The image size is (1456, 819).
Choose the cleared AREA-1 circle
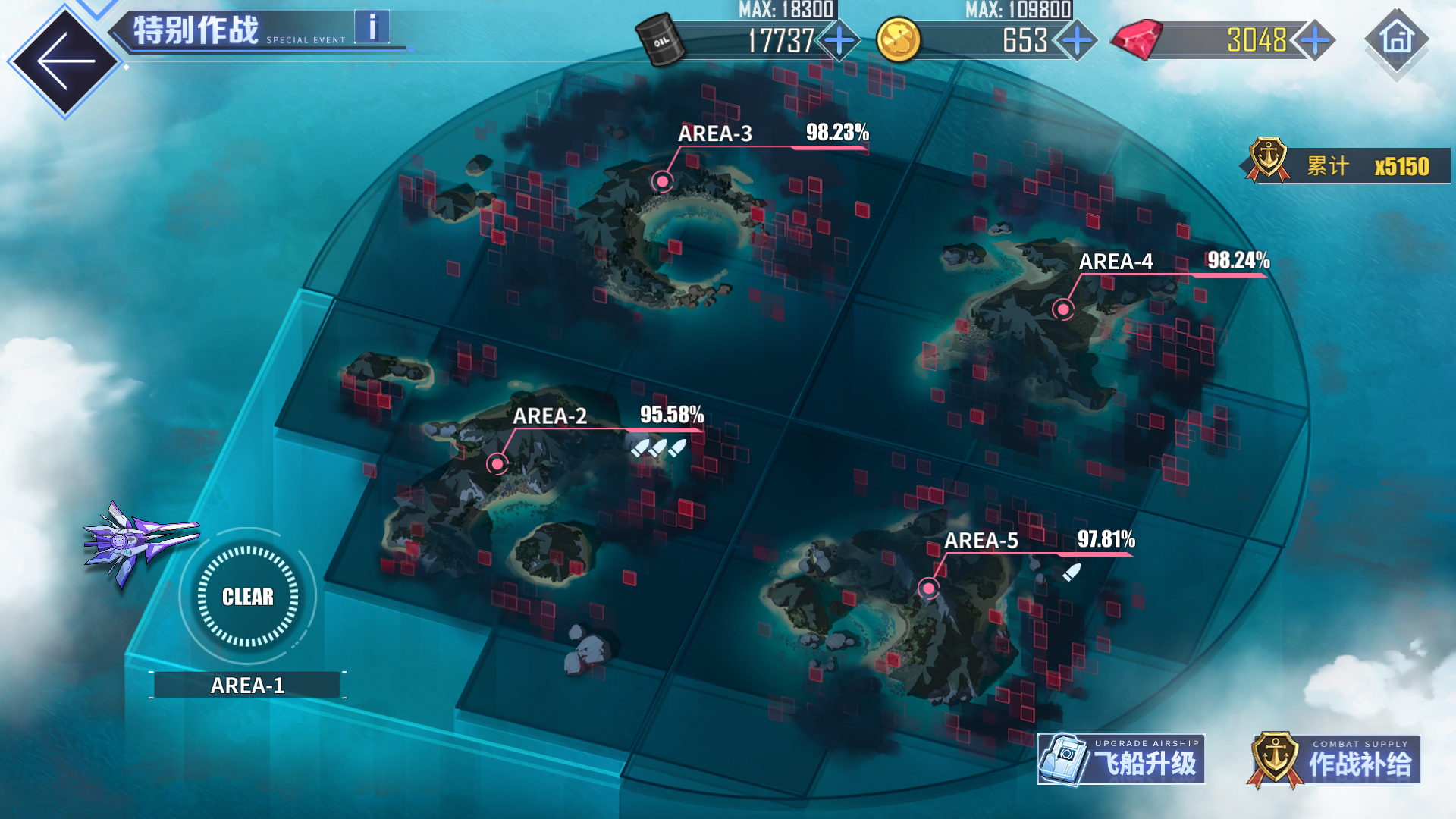[248, 597]
